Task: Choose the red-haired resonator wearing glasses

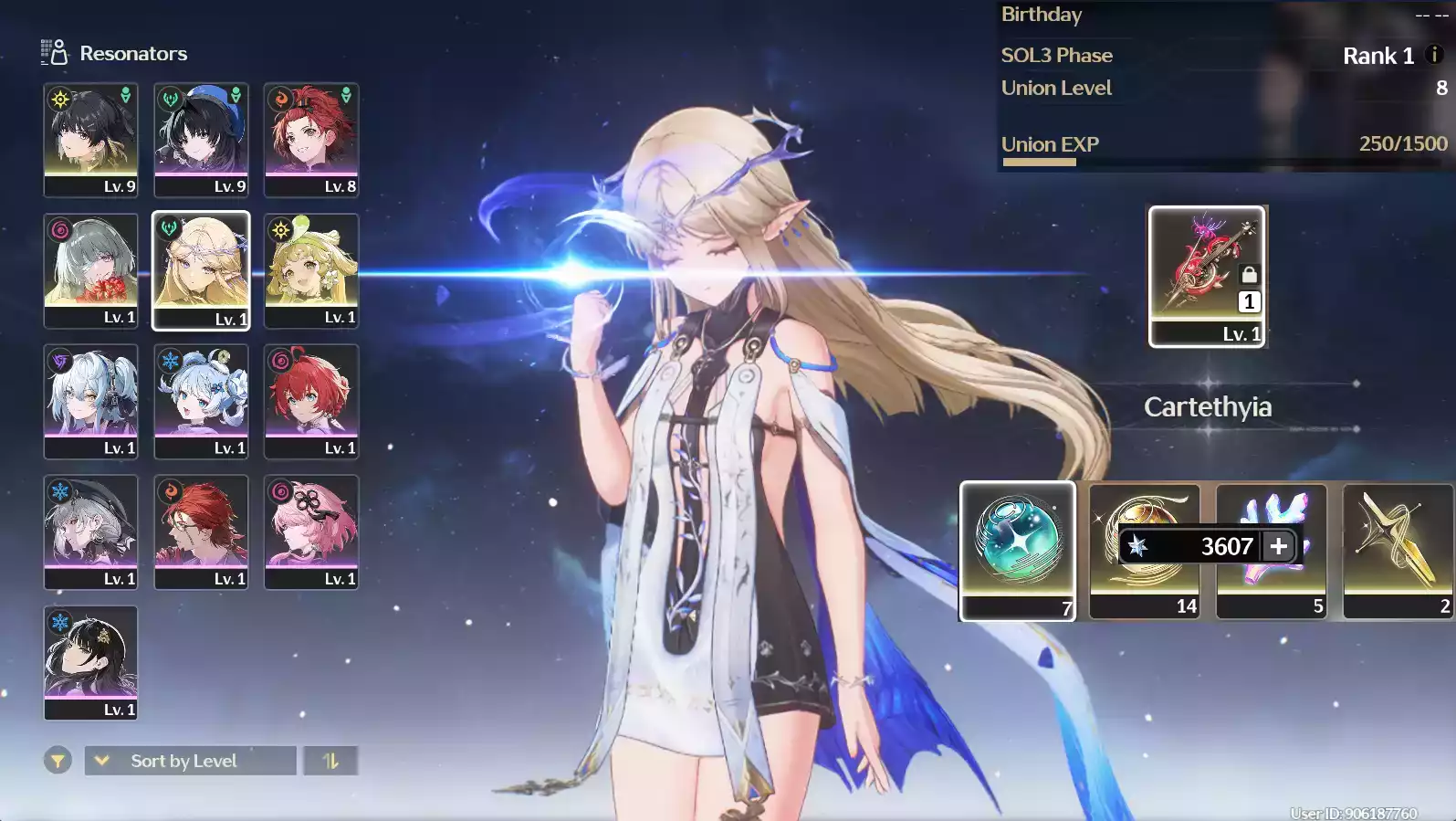Action: [201, 532]
